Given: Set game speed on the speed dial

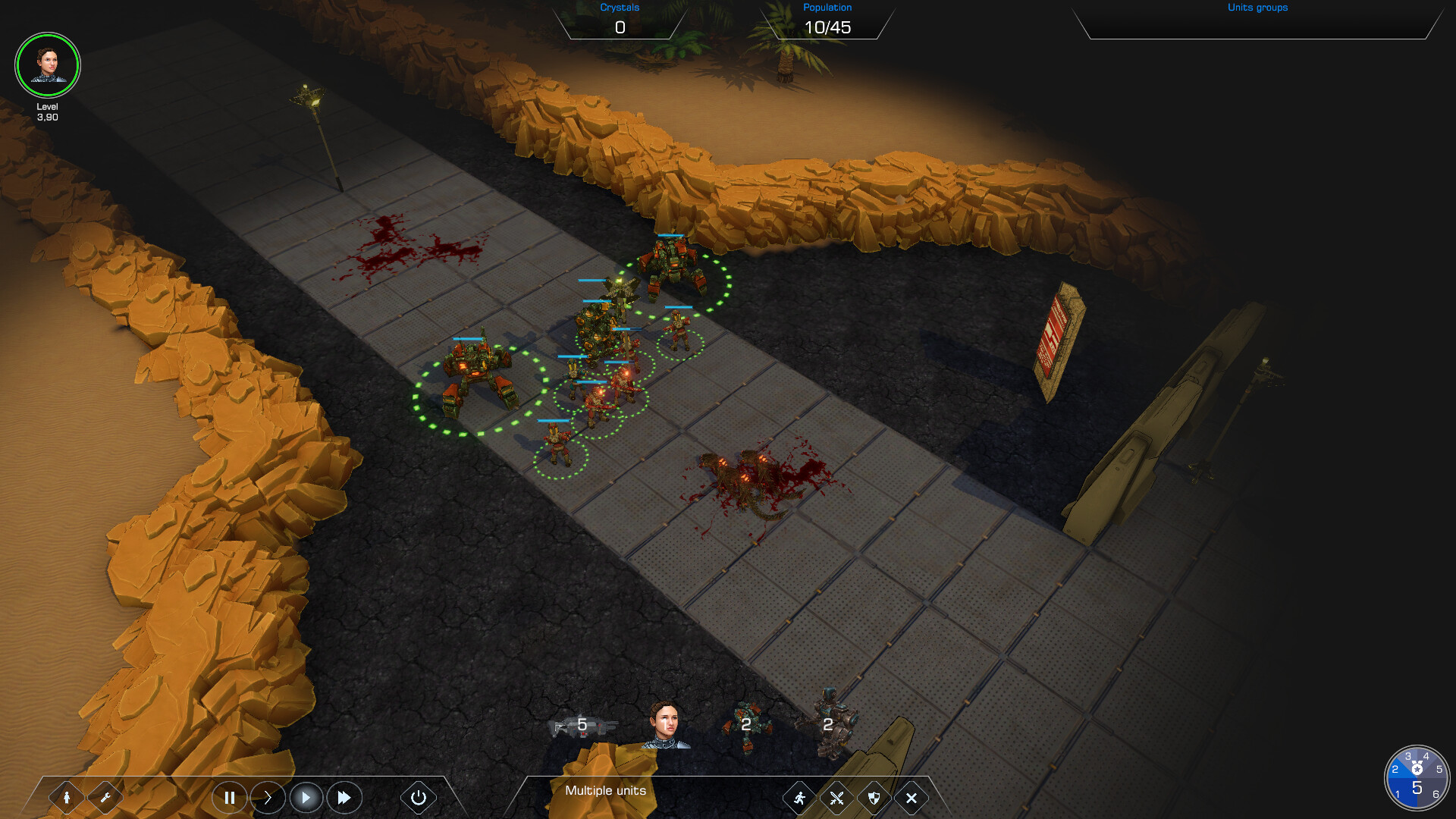Looking at the screenshot, I should pyautogui.click(x=1417, y=775).
